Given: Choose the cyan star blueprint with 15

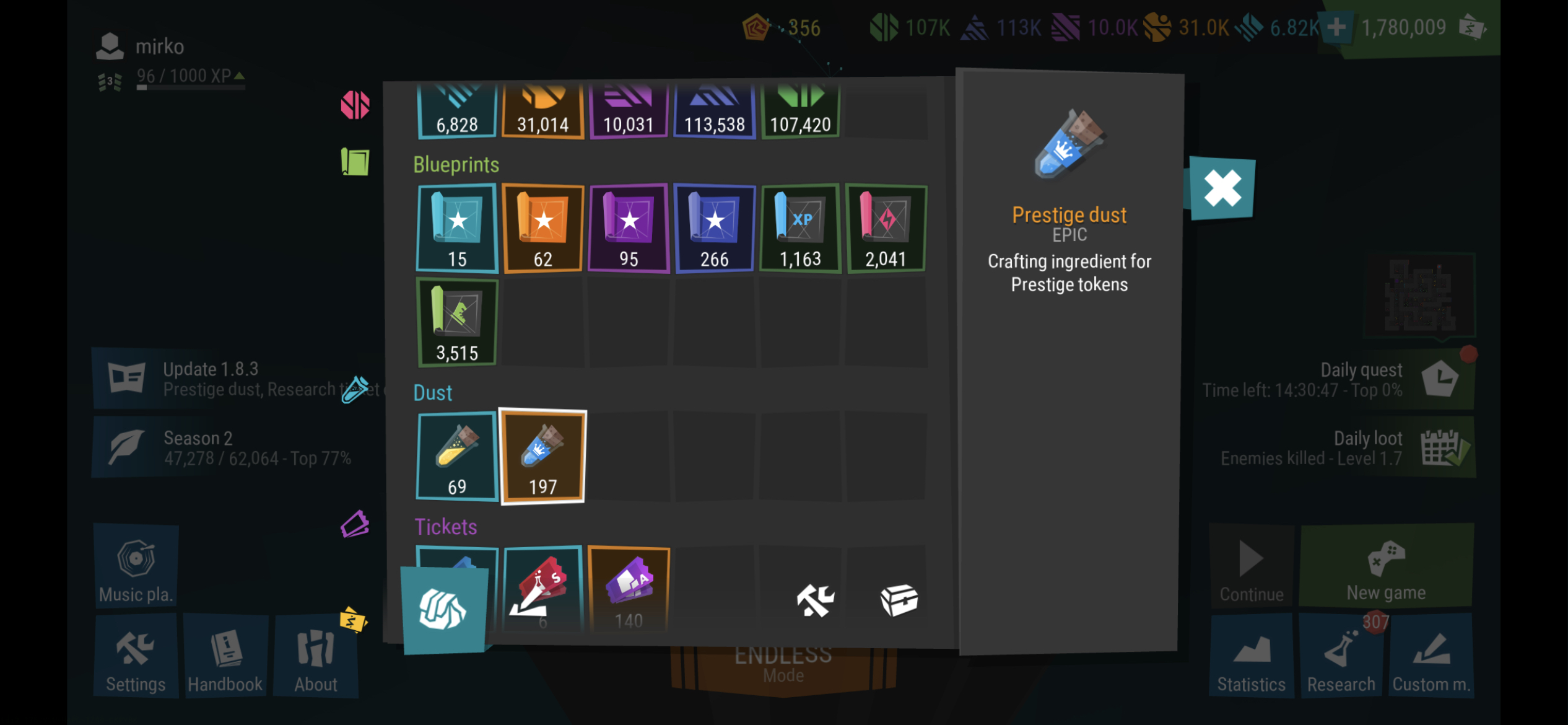Looking at the screenshot, I should click(457, 229).
